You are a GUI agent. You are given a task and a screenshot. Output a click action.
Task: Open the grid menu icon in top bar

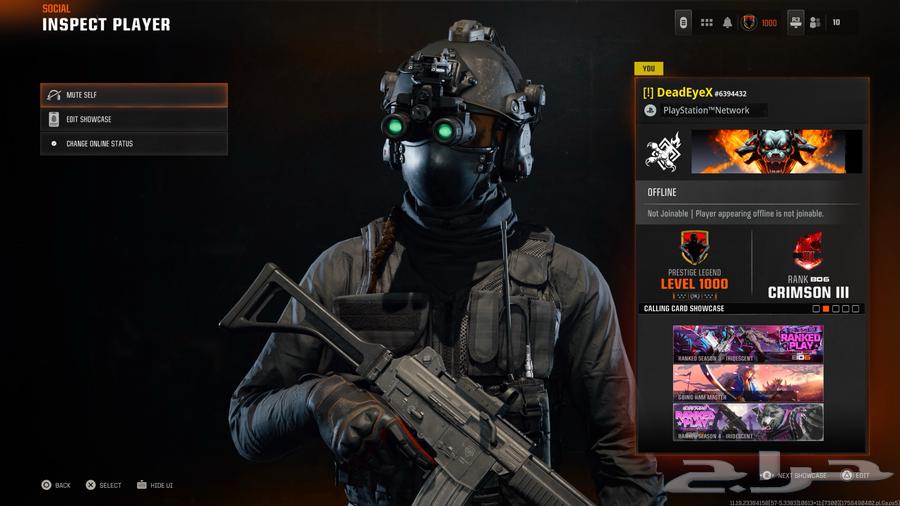(706, 22)
